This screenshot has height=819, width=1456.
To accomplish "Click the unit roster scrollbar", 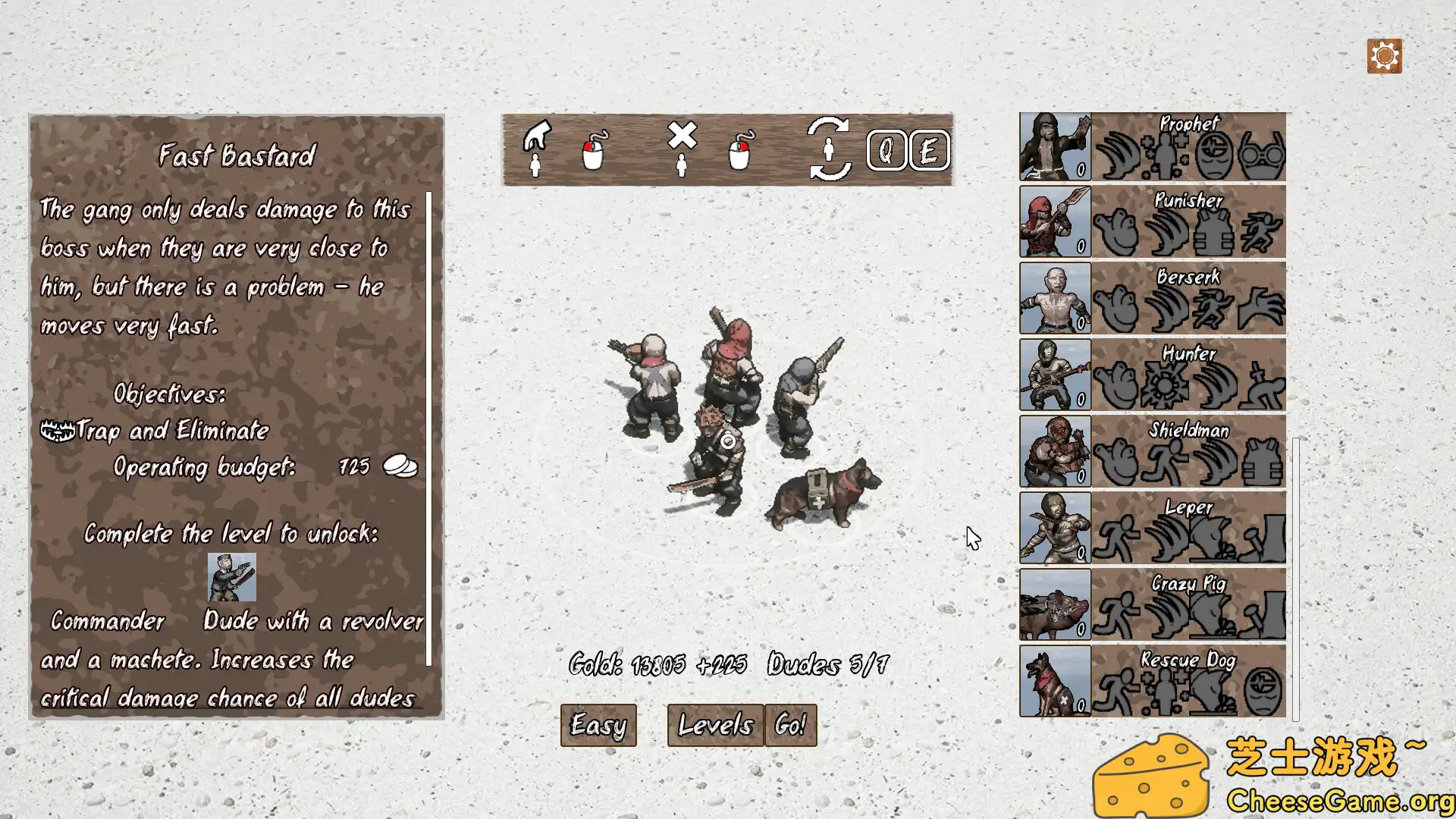I will coord(1295,576).
